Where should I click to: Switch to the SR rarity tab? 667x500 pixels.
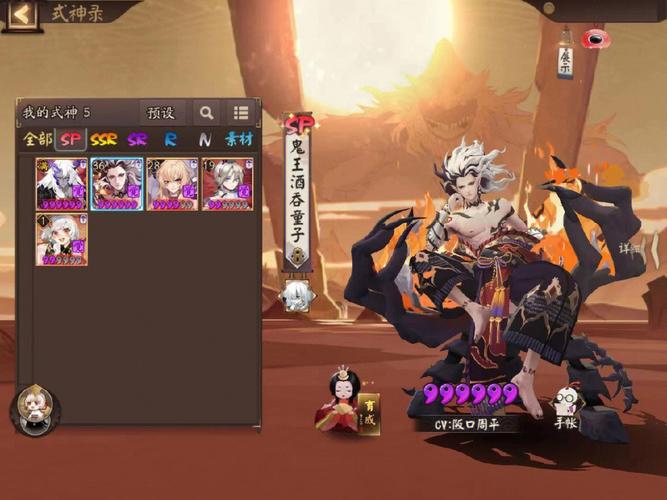coord(137,140)
